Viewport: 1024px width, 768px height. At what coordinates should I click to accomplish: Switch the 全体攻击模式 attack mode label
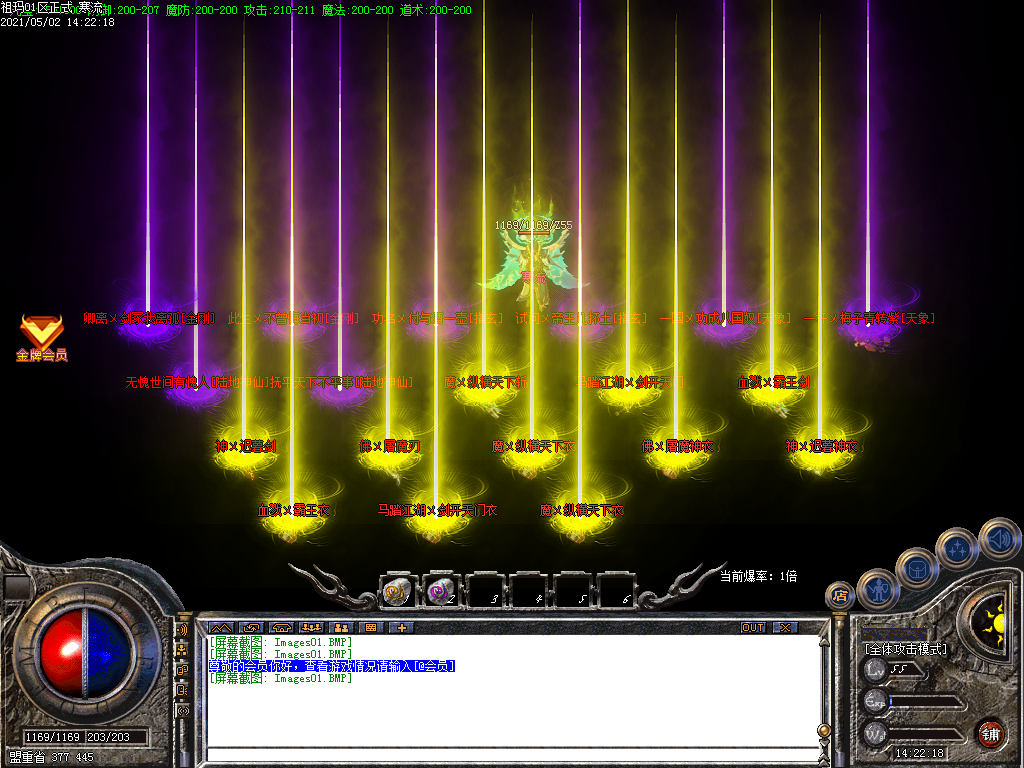click(x=905, y=649)
